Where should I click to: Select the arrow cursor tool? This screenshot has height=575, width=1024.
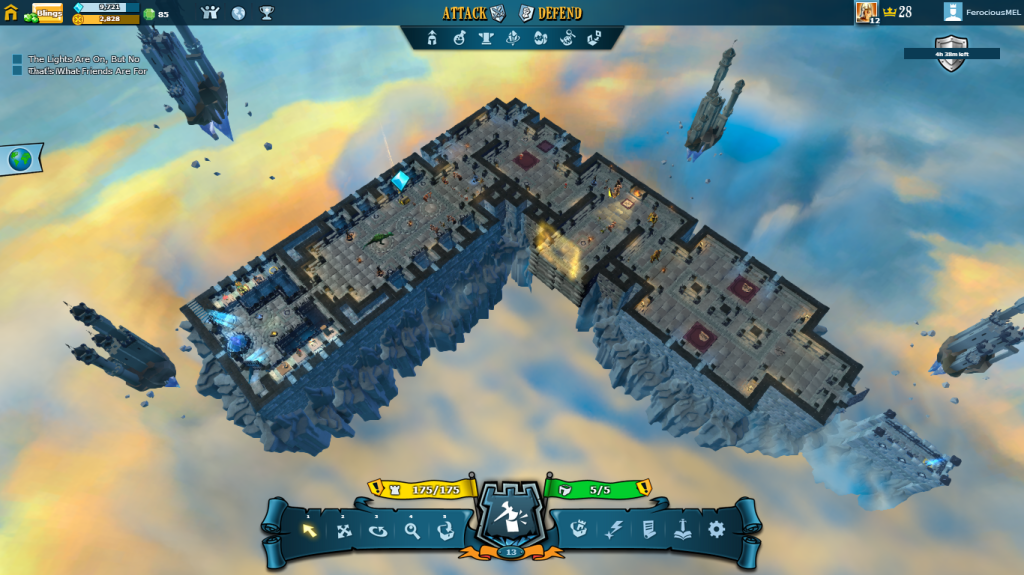pyautogui.click(x=310, y=530)
